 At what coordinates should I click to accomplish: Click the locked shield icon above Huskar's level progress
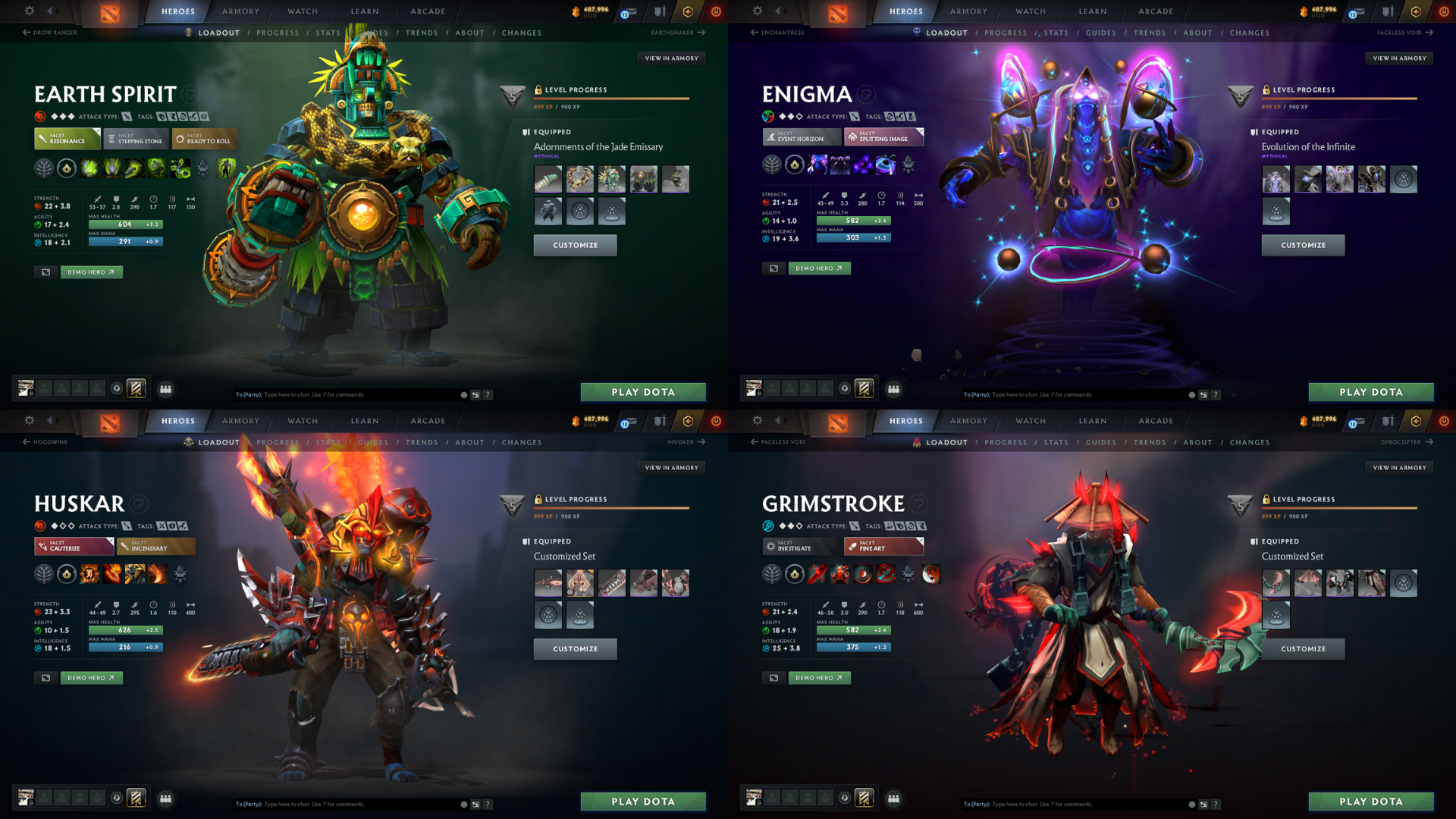(x=512, y=507)
